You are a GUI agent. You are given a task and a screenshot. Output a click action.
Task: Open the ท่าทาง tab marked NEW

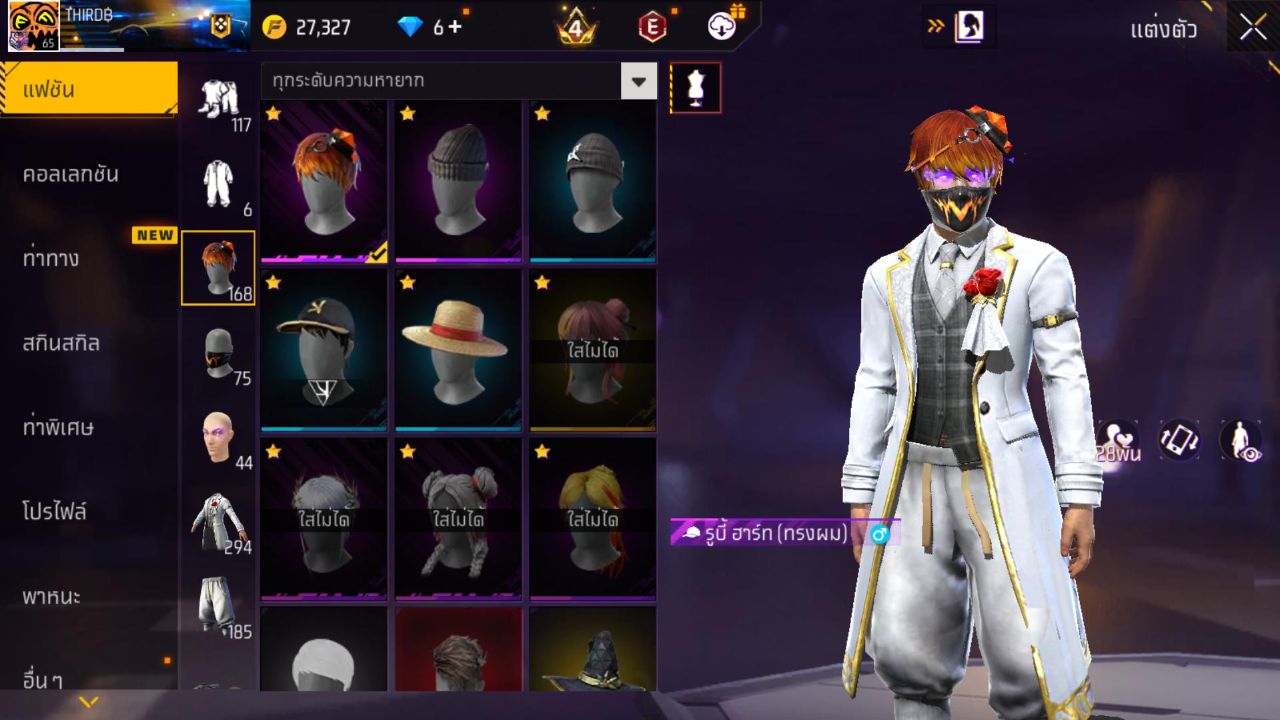click(88, 258)
